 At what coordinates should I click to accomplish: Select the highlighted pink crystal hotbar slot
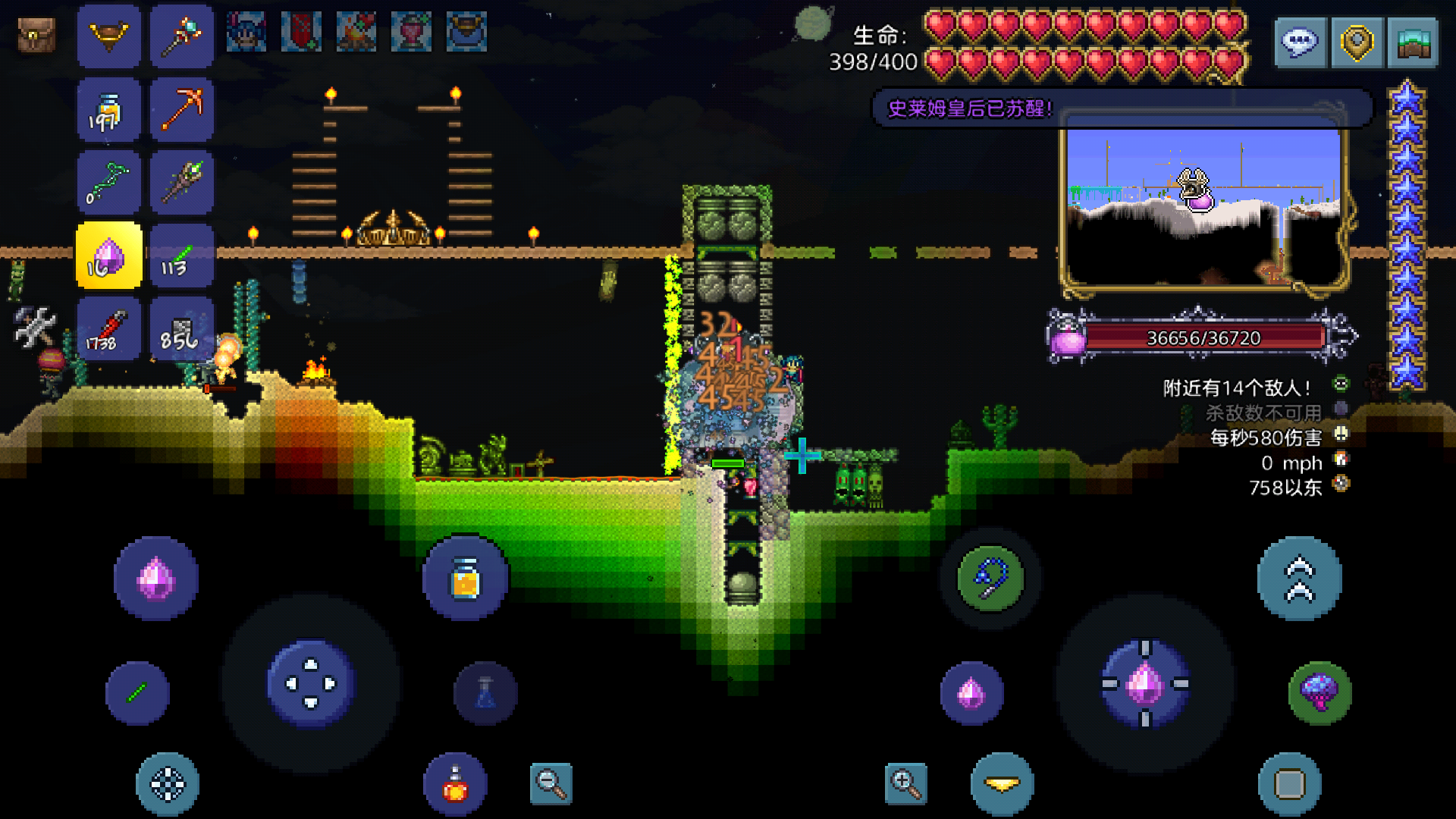click(x=108, y=256)
